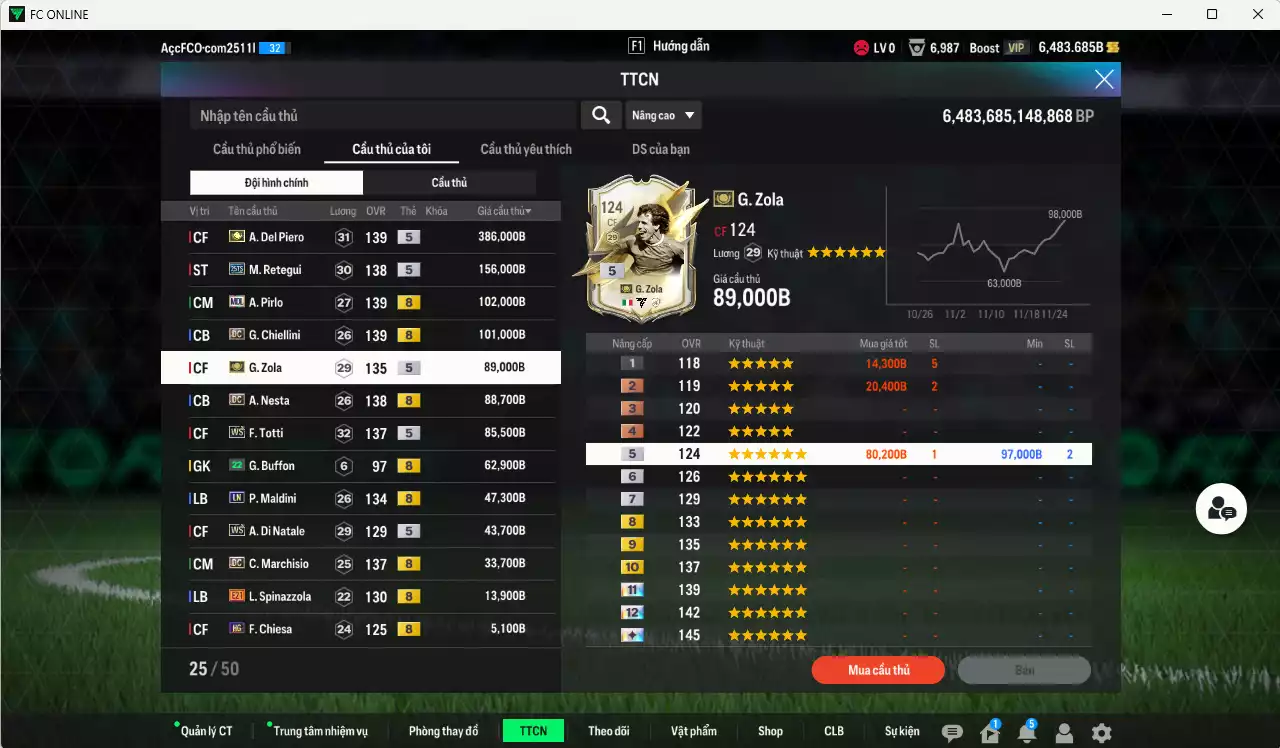Switch to the Theo dõi tab
This screenshot has width=1280, height=748.
click(x=609, y=730)
